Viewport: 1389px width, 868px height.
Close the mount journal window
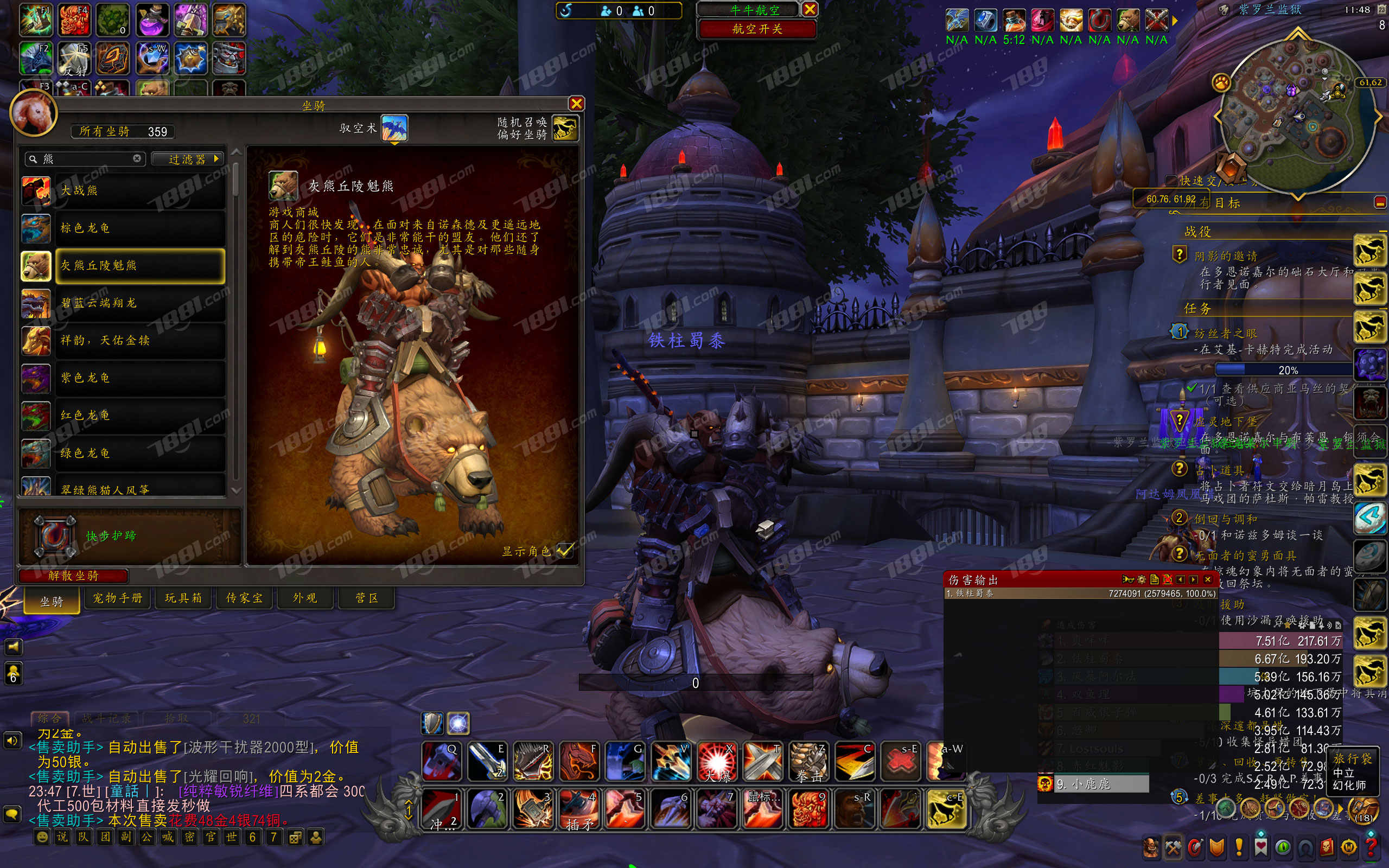click(x=576, y=104)
